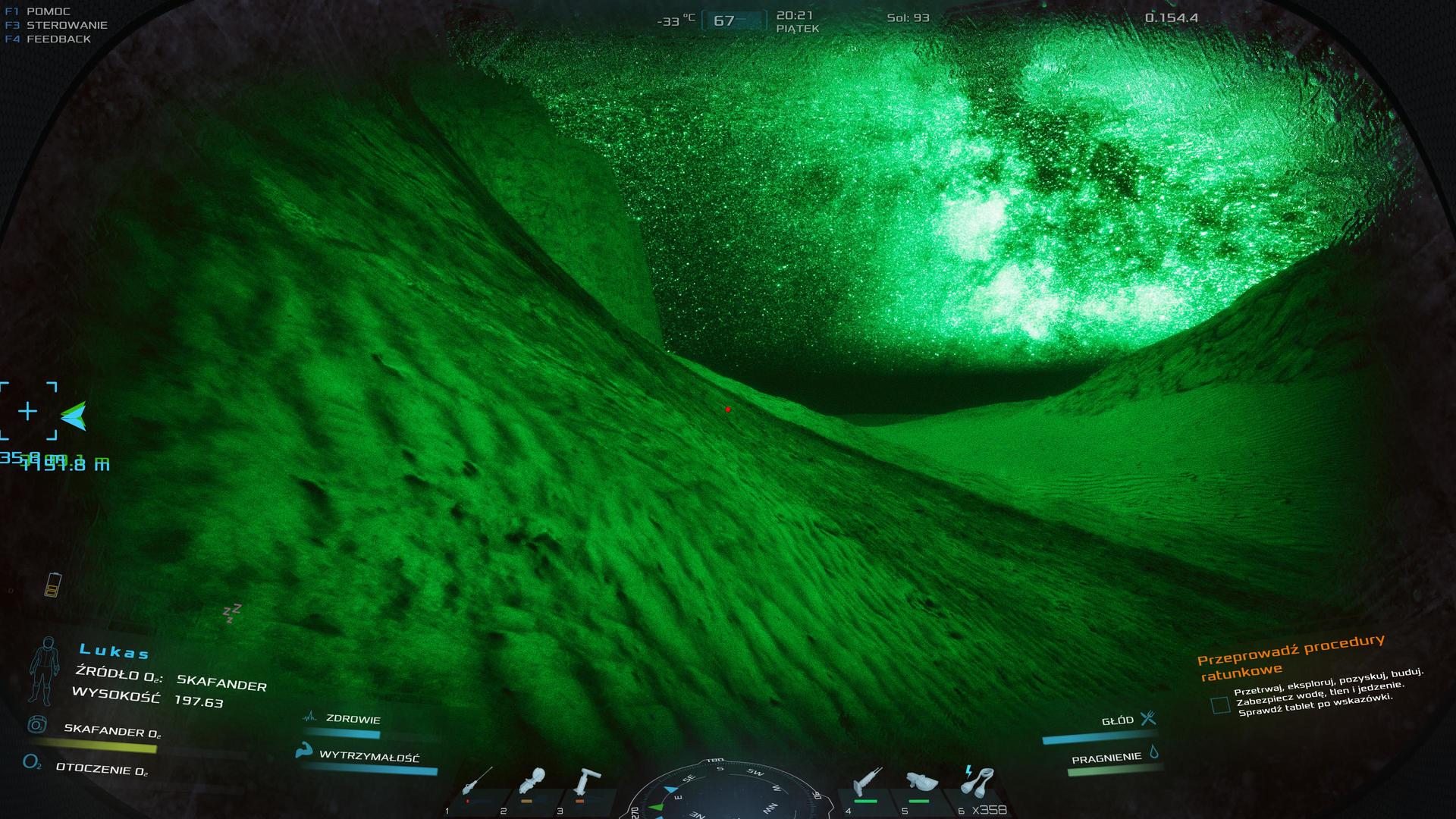Viewport: 1456px width, 819px height.
Task: Tick the rescue procedures objective checkbox
Action: coord(1220,705)
